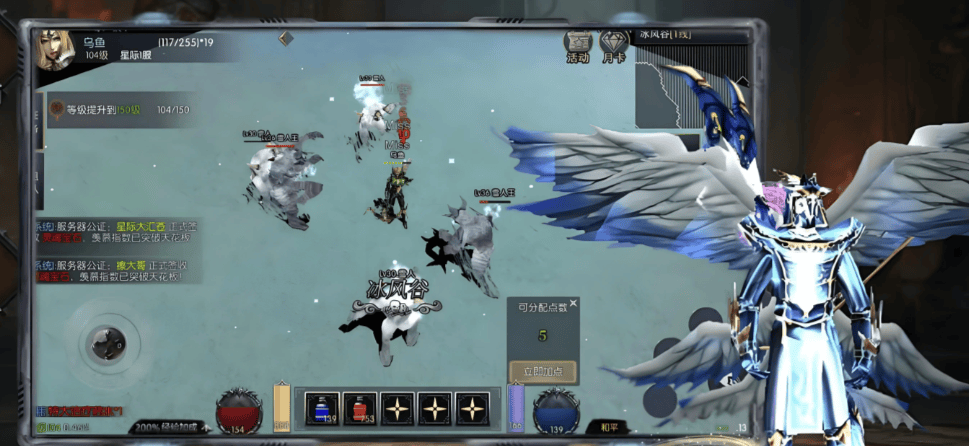Open the 活动 events menu
The height and width of the screenshot is (446, 969).
click(578, 46)
